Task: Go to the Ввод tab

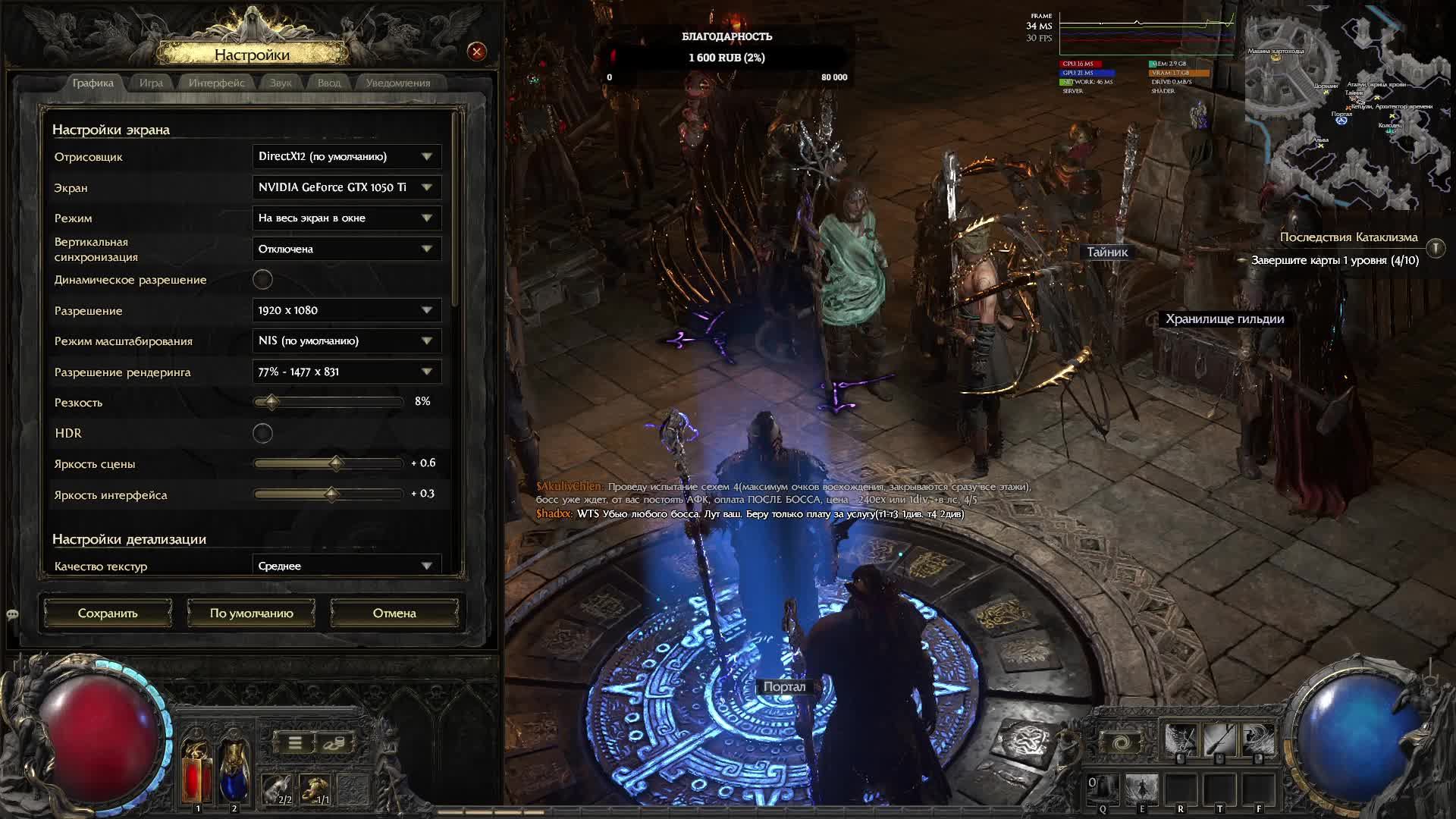Action: 329,83
